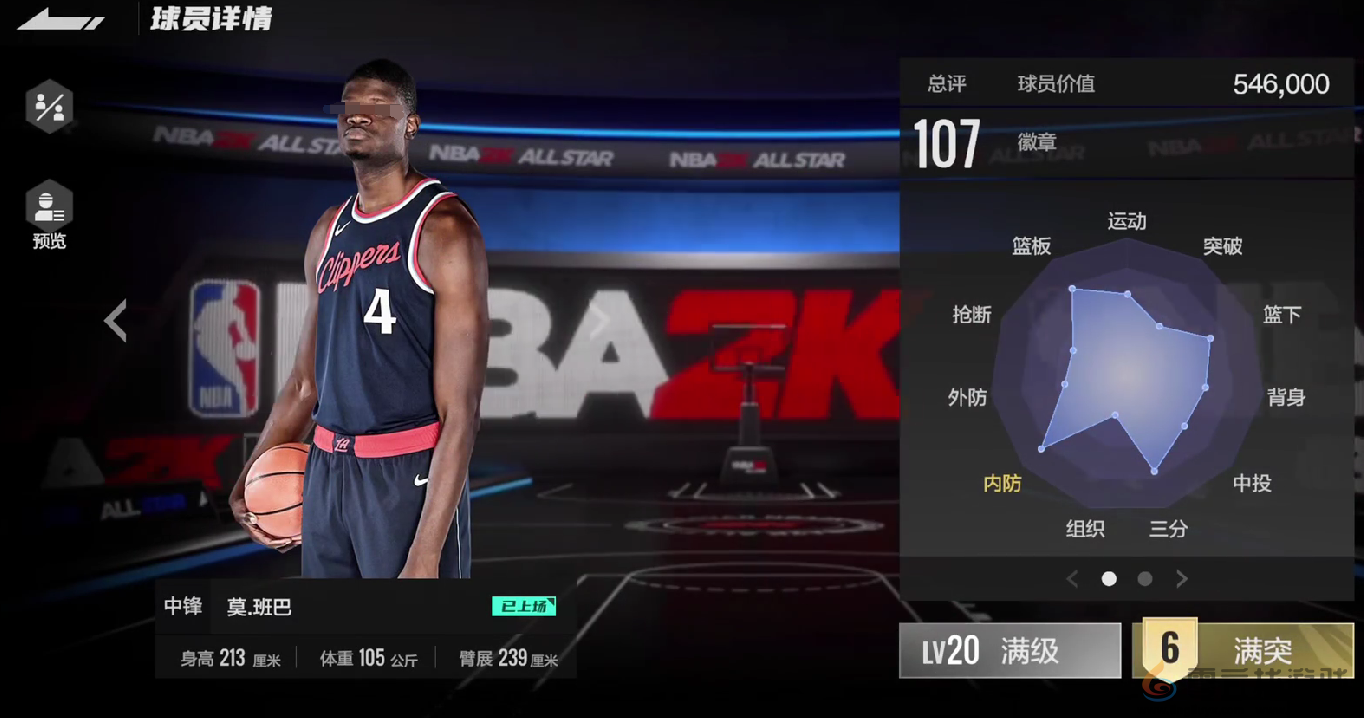
Task: Show the previous player with left arrow
Action: pyautogui.click(x=116, y=321)
